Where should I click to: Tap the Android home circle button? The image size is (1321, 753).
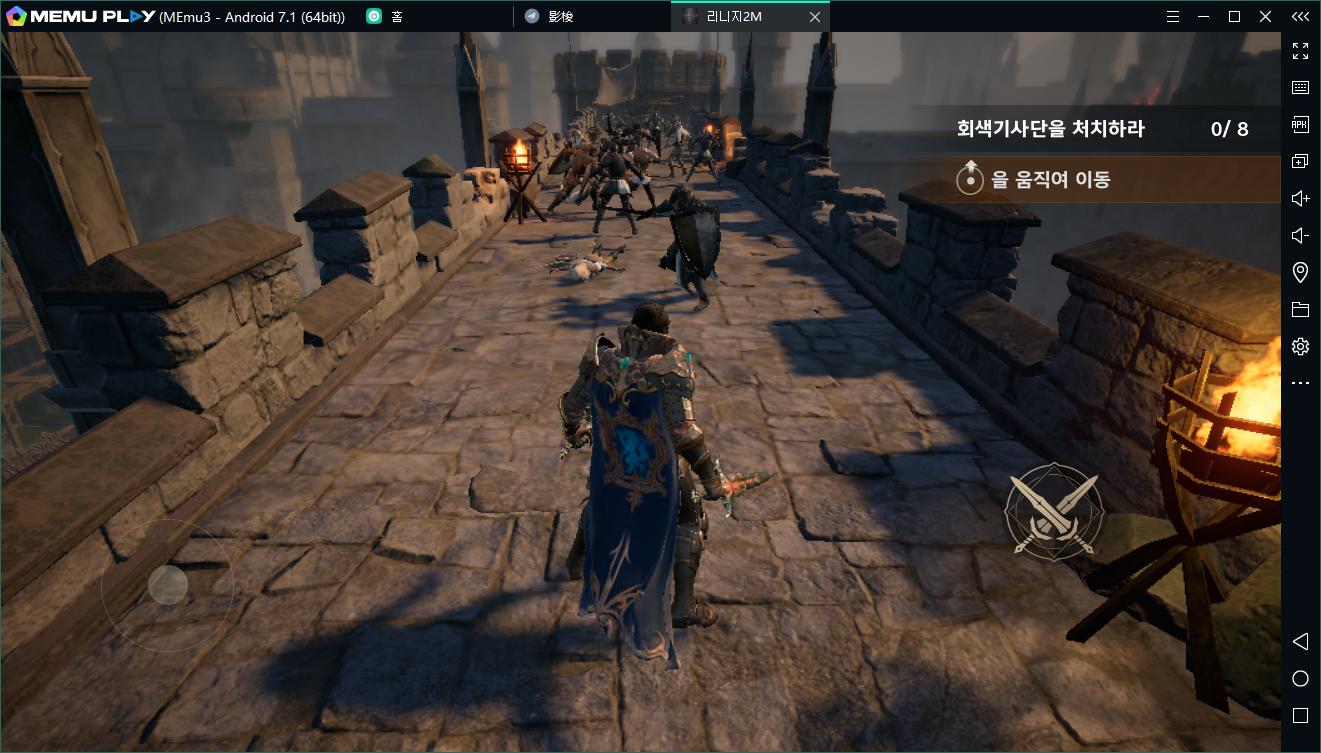[x=1300, y=679]
